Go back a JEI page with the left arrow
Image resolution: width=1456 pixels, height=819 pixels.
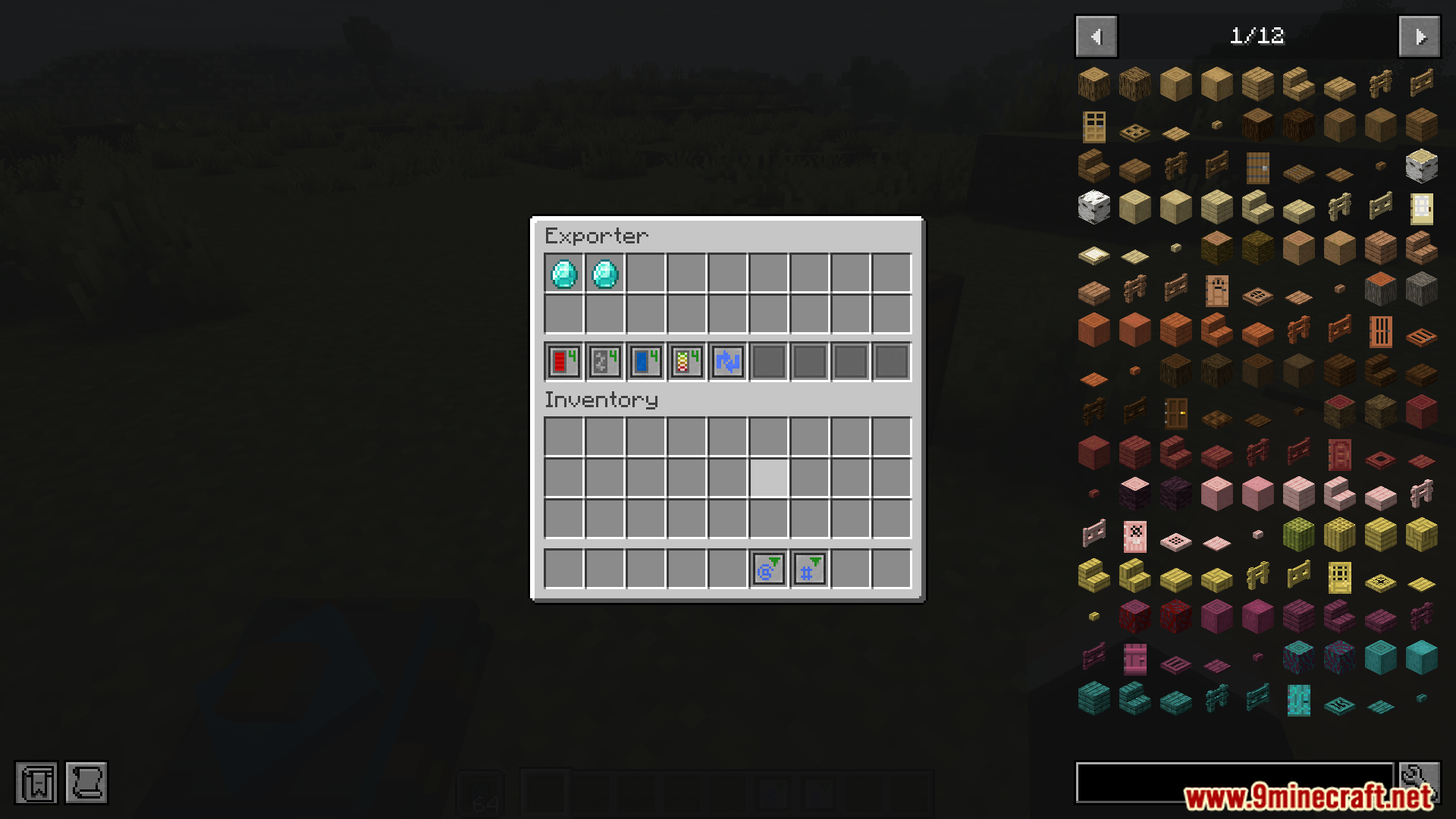(1095, 36)
